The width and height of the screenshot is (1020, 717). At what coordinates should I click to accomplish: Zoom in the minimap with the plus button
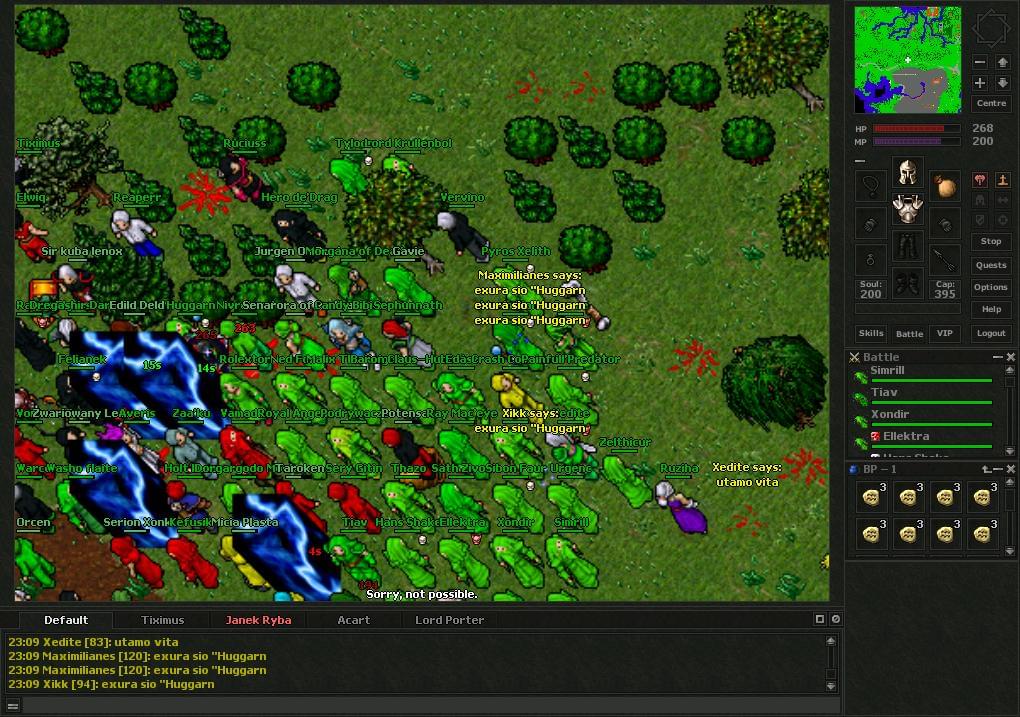tap(980, 83)
